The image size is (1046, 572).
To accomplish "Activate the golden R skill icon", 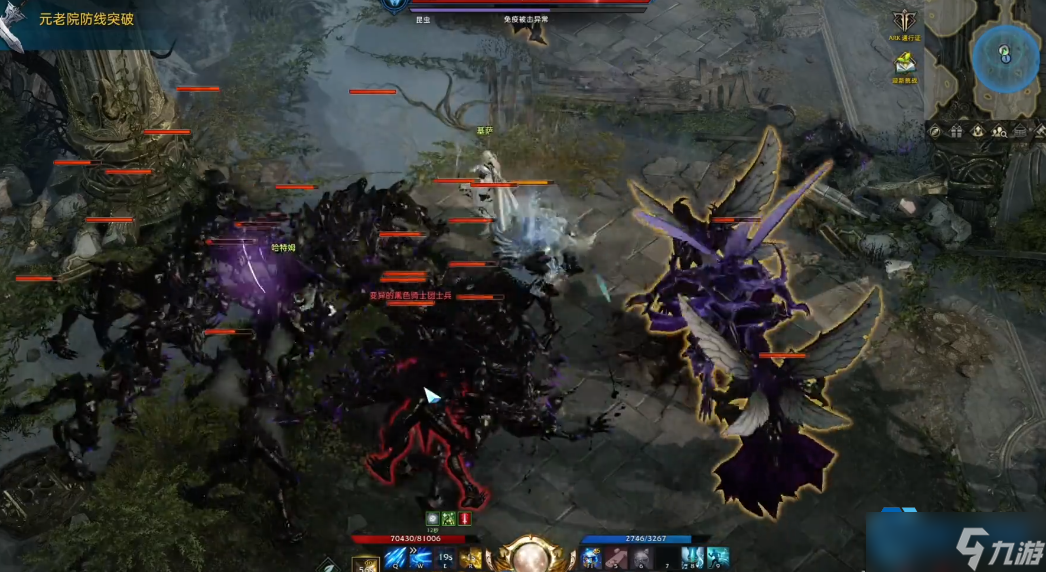I will click(x=471, y=558).
